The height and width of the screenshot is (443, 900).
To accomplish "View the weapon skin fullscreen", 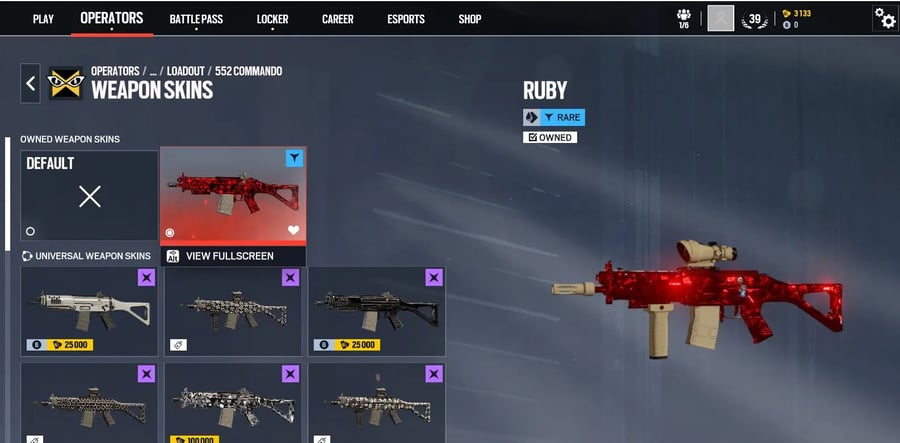I will coord(229,256).
